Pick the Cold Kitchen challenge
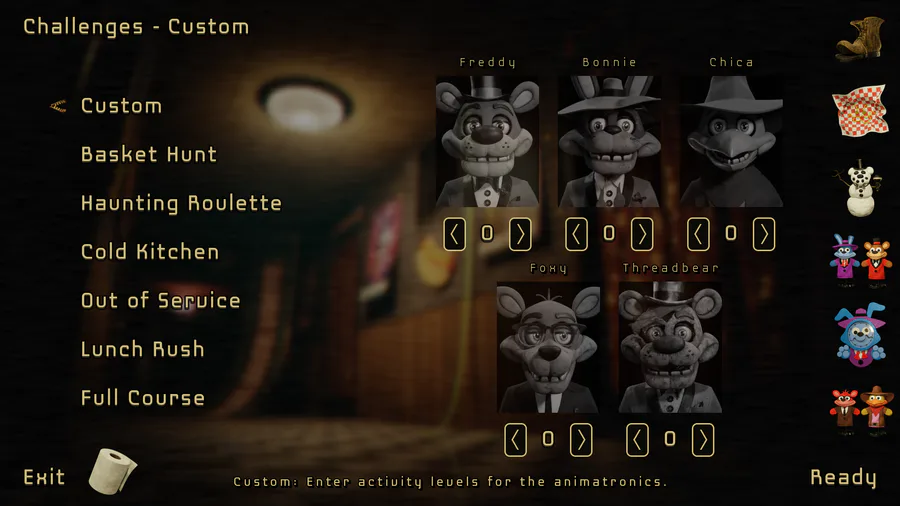This screenshot has width=900, height=506. (x=149, y=252)
